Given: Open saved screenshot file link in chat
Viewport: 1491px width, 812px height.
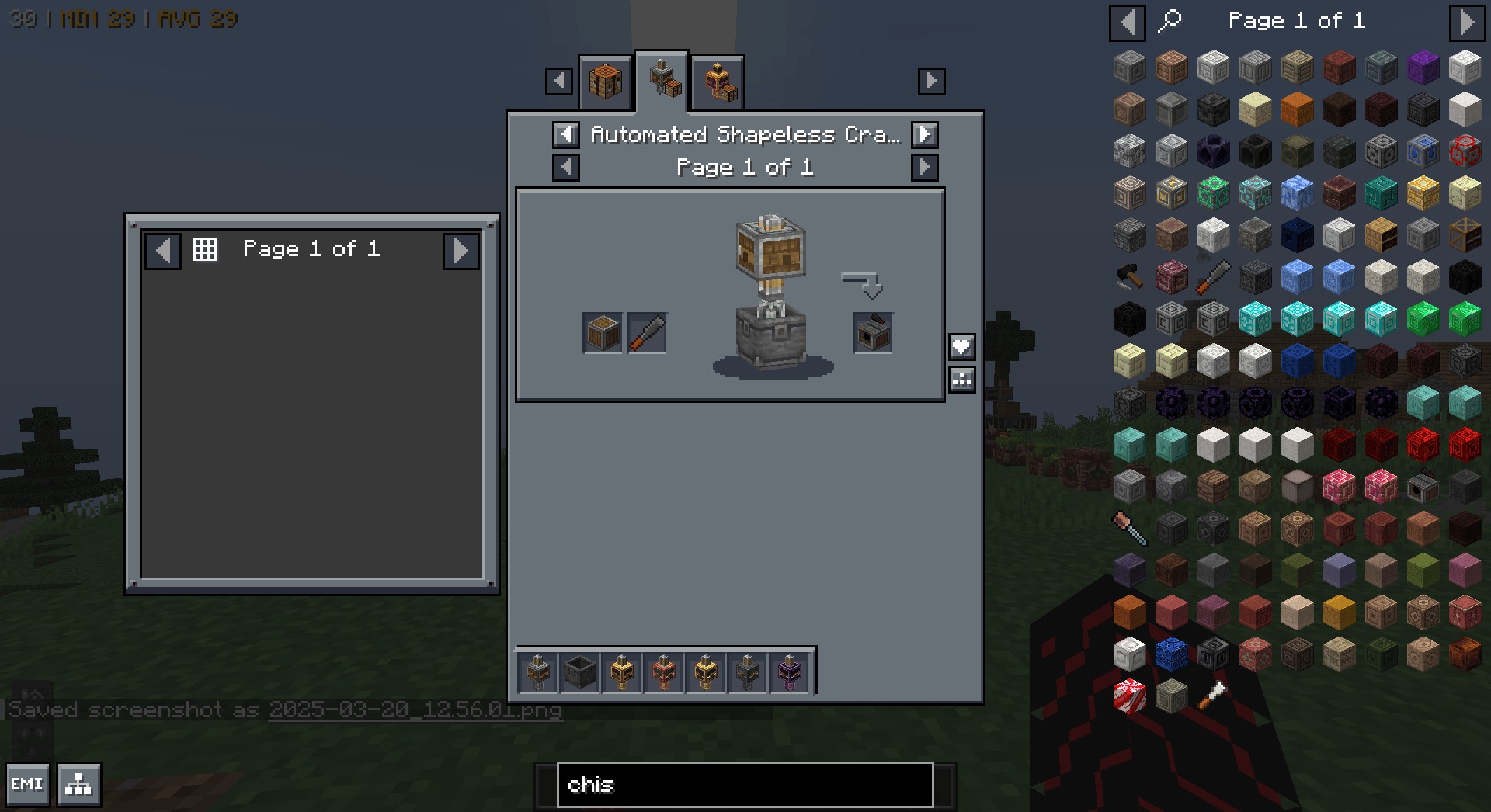Looking at the screenshot, I should point(415,710).
